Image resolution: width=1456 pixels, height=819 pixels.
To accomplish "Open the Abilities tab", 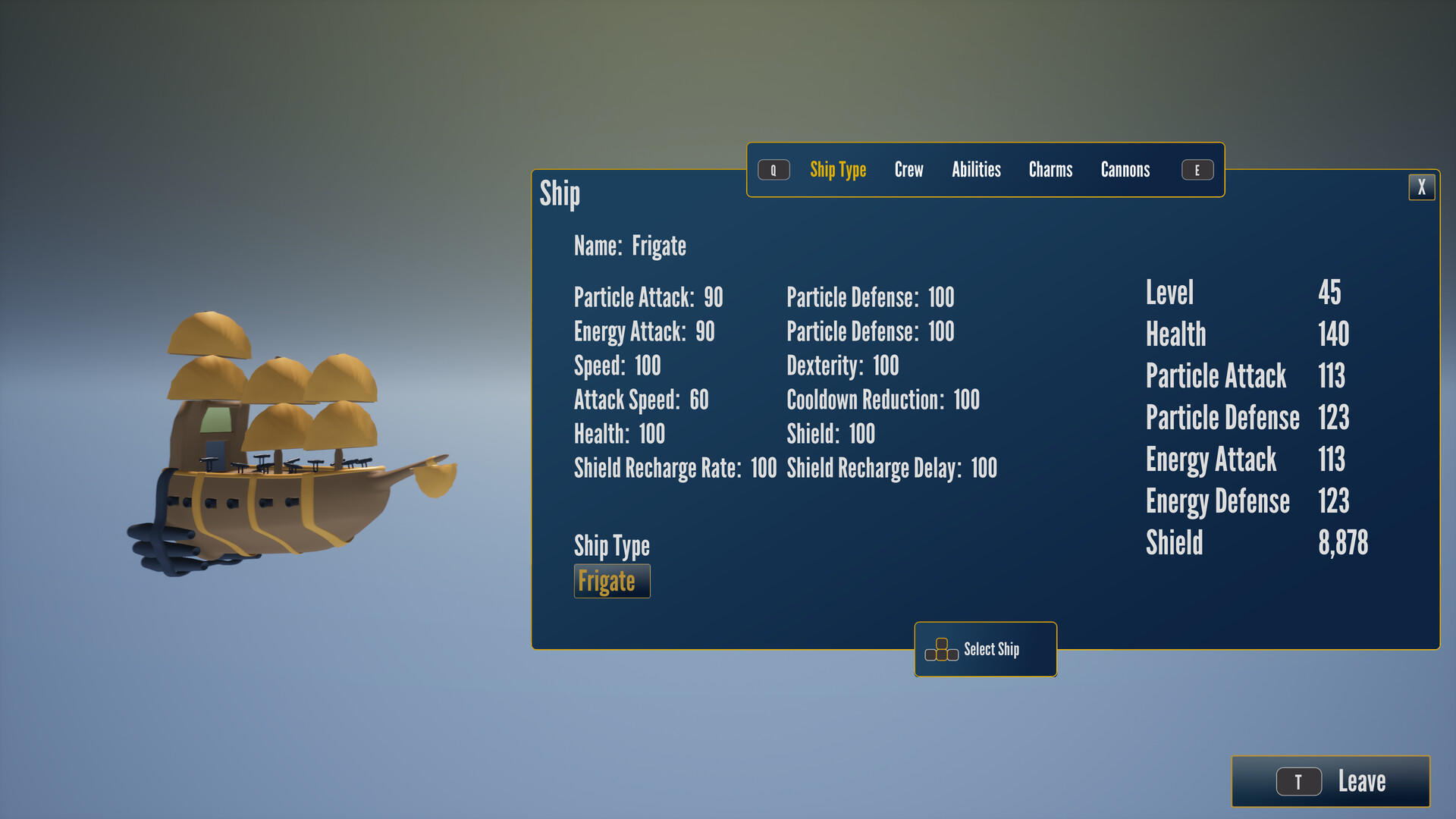I will 977,170.
